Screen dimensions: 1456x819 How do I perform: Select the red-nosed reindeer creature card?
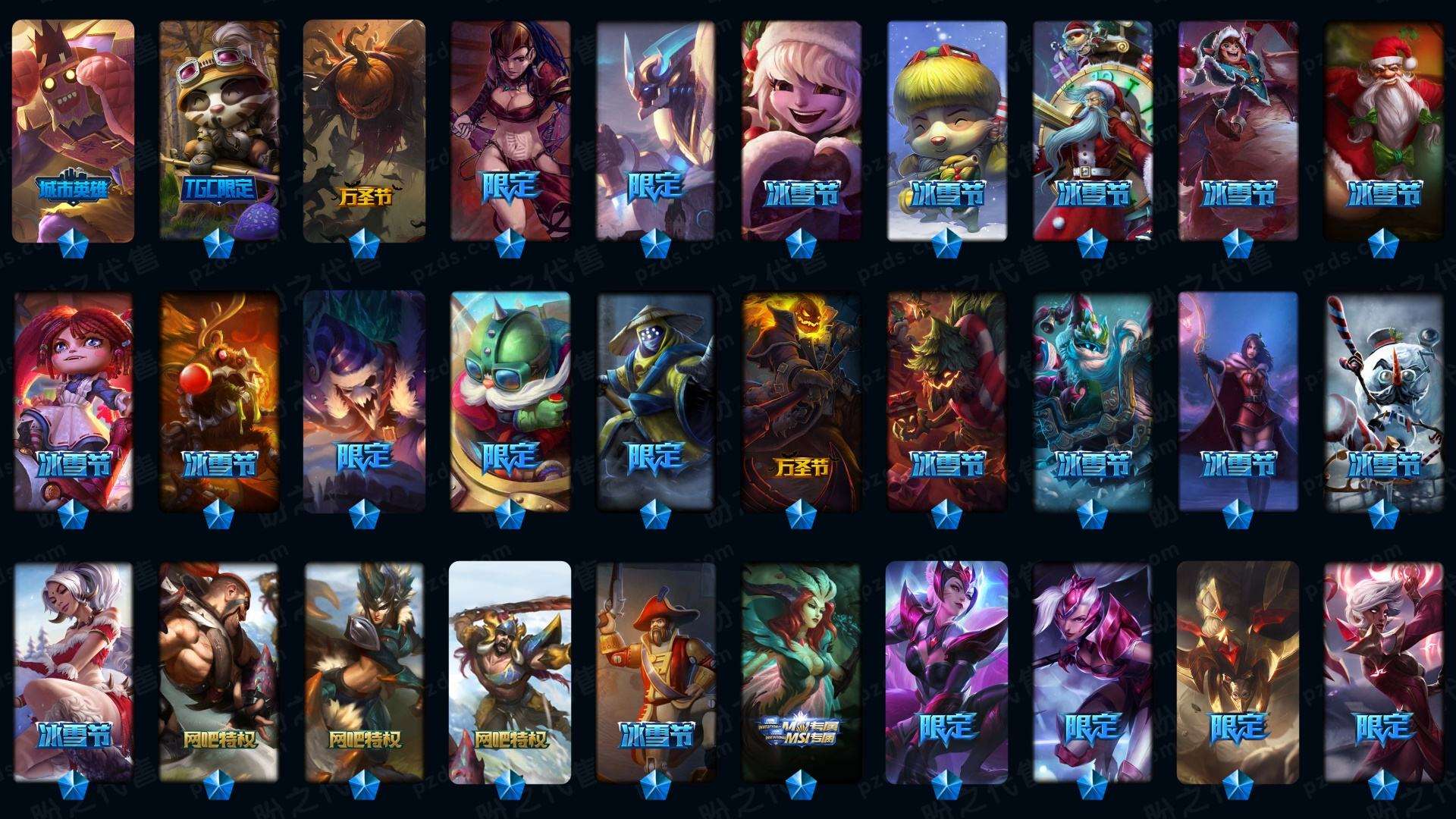click(x=219, y=402)
